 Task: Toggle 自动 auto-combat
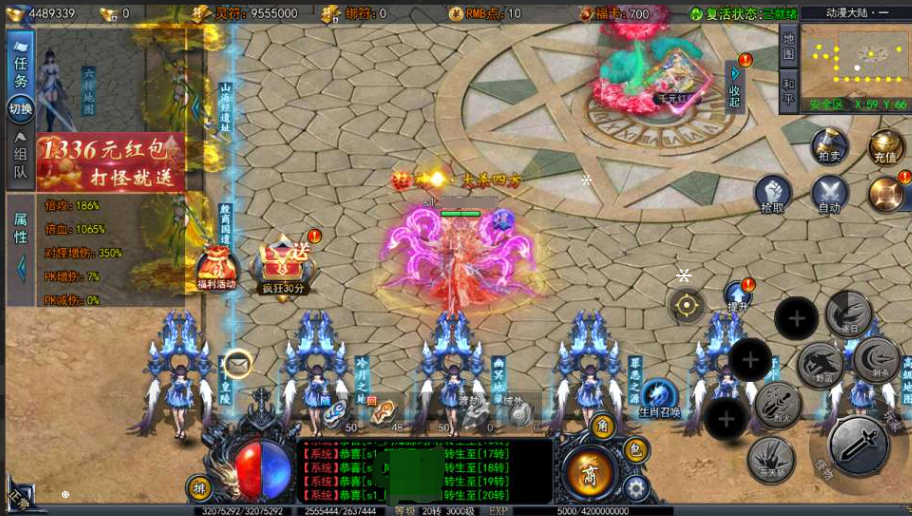[829, 193]
